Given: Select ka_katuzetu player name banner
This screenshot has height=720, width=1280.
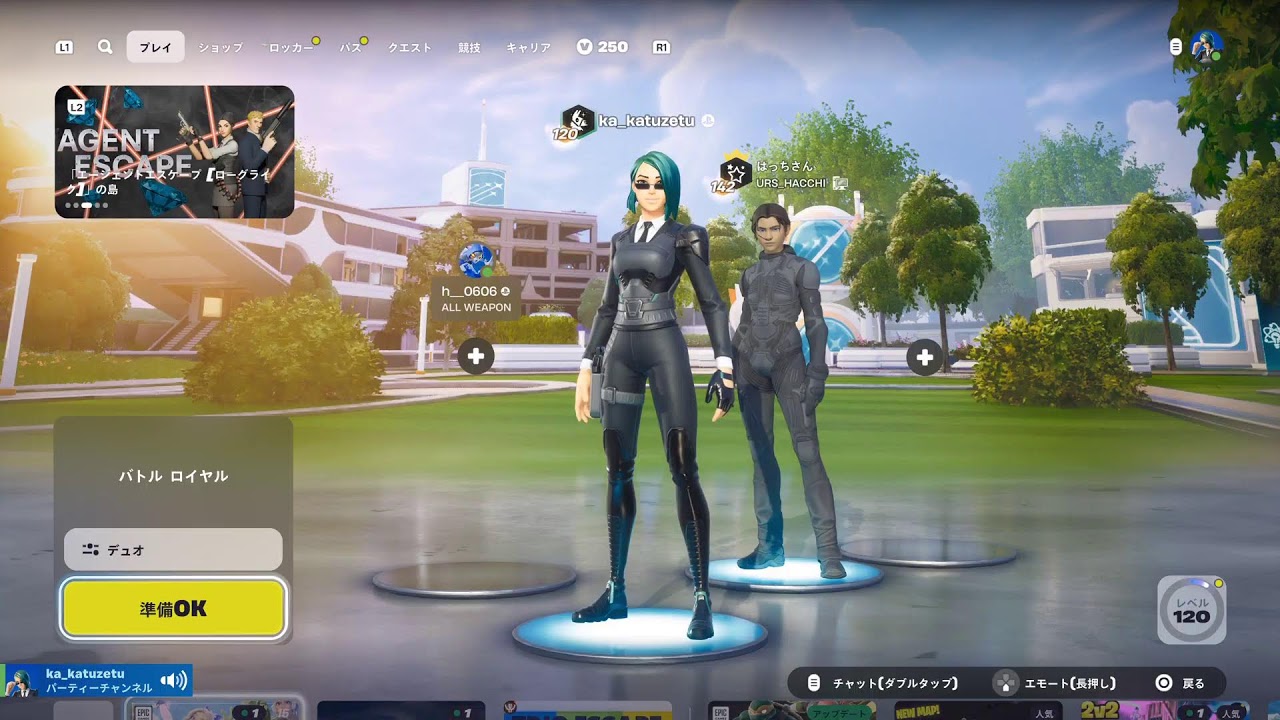Looking at the screenshot, I should (645, 121).
